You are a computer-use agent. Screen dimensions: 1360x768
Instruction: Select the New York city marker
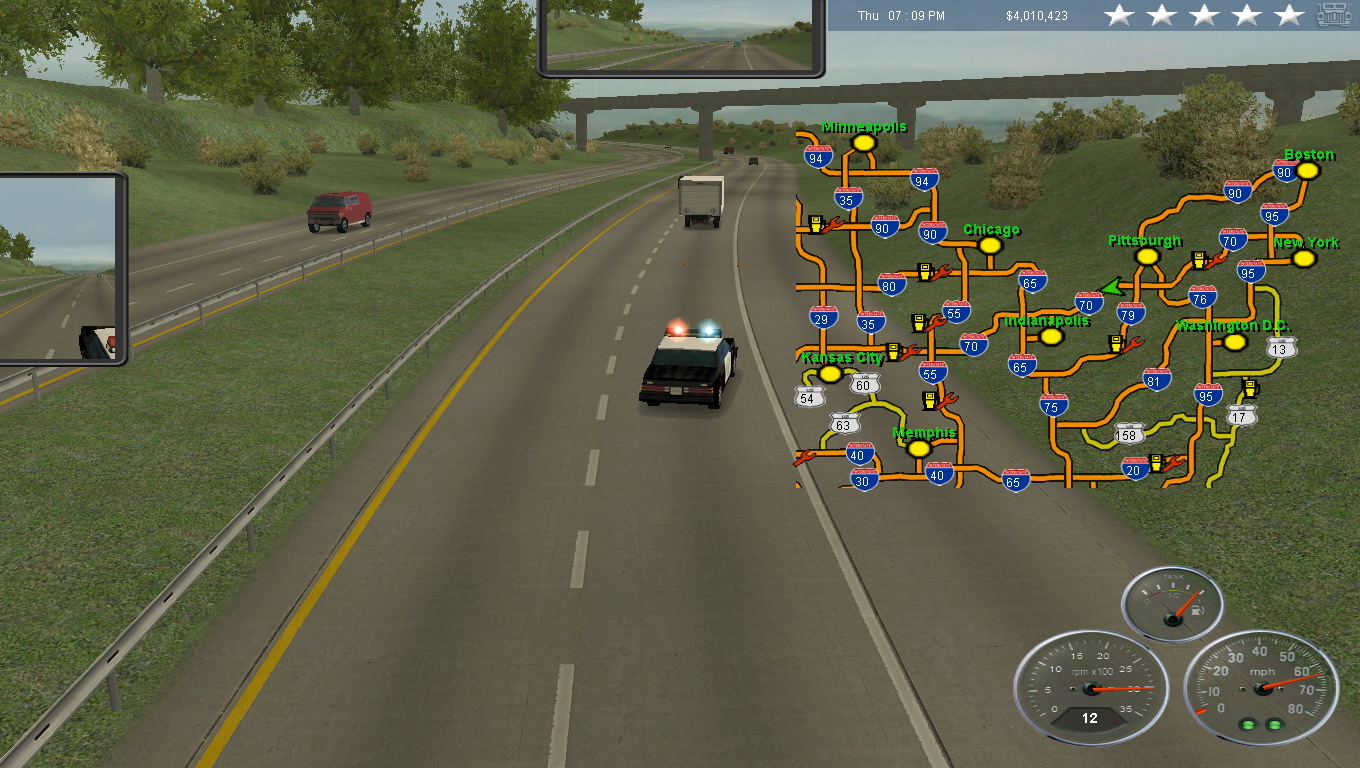[x=1304, y=259]
